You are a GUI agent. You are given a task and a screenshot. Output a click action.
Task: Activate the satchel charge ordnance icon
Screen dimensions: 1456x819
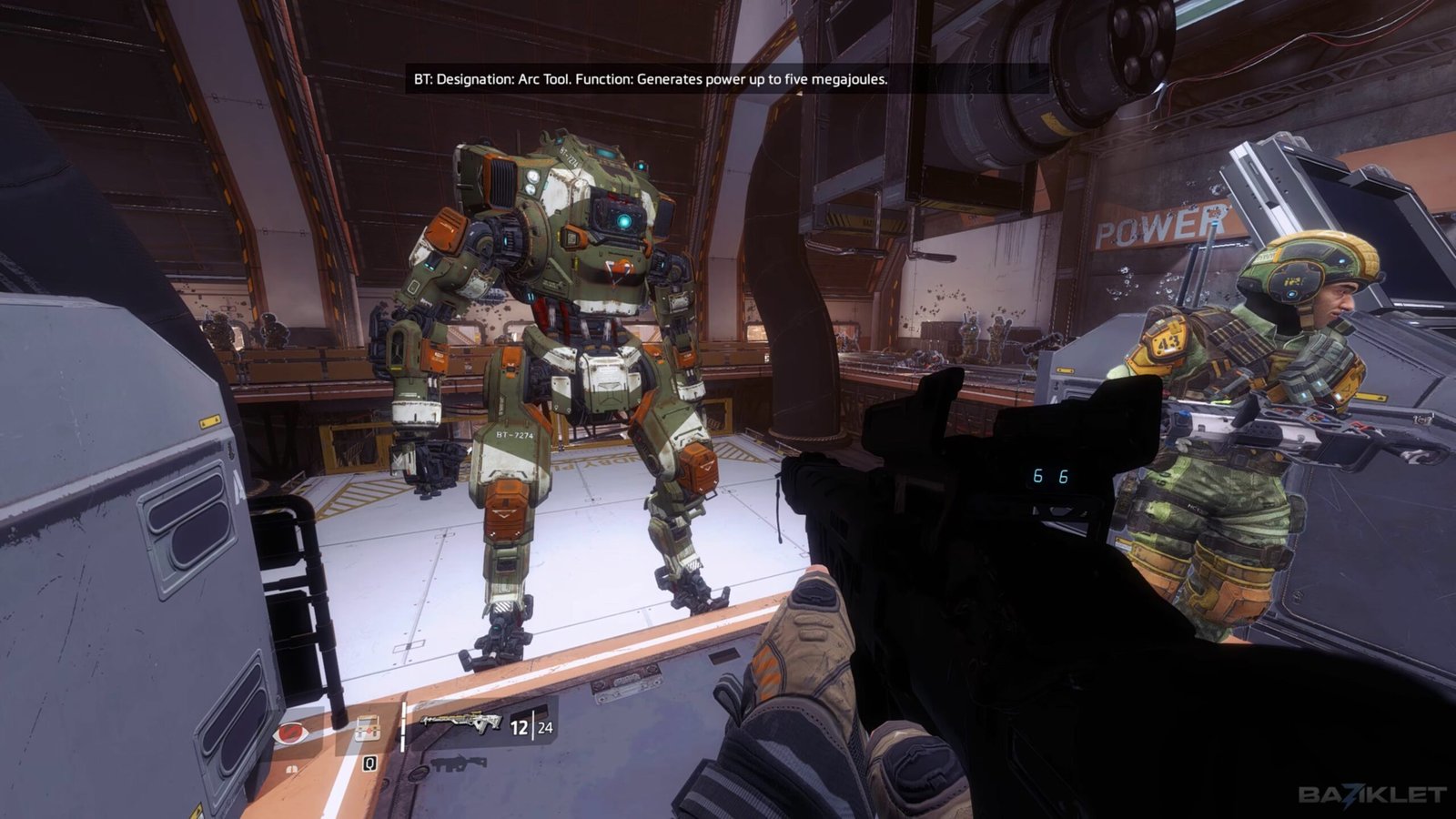[x=367, y=729]
